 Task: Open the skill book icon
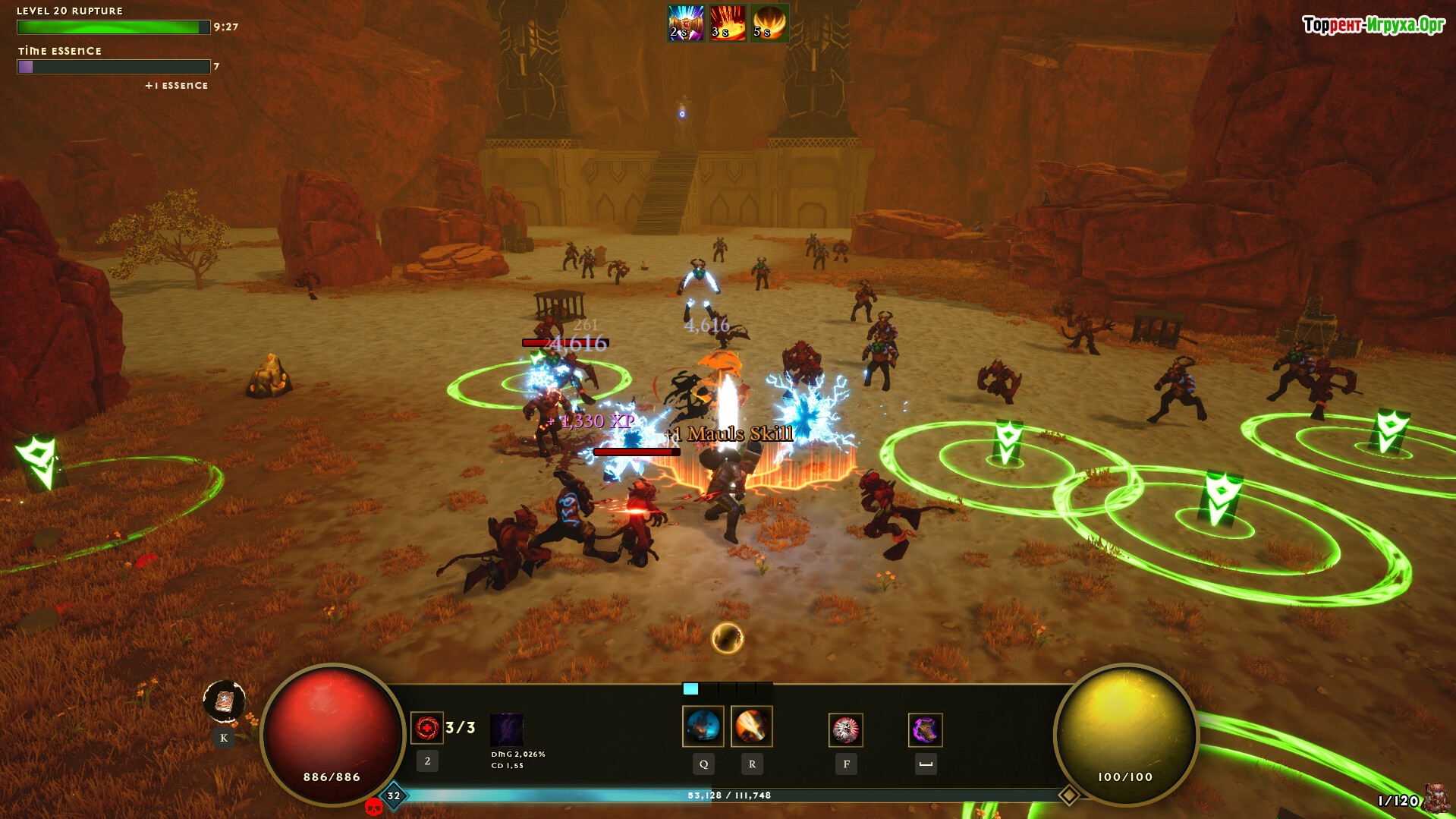click(x=224, y=701)
